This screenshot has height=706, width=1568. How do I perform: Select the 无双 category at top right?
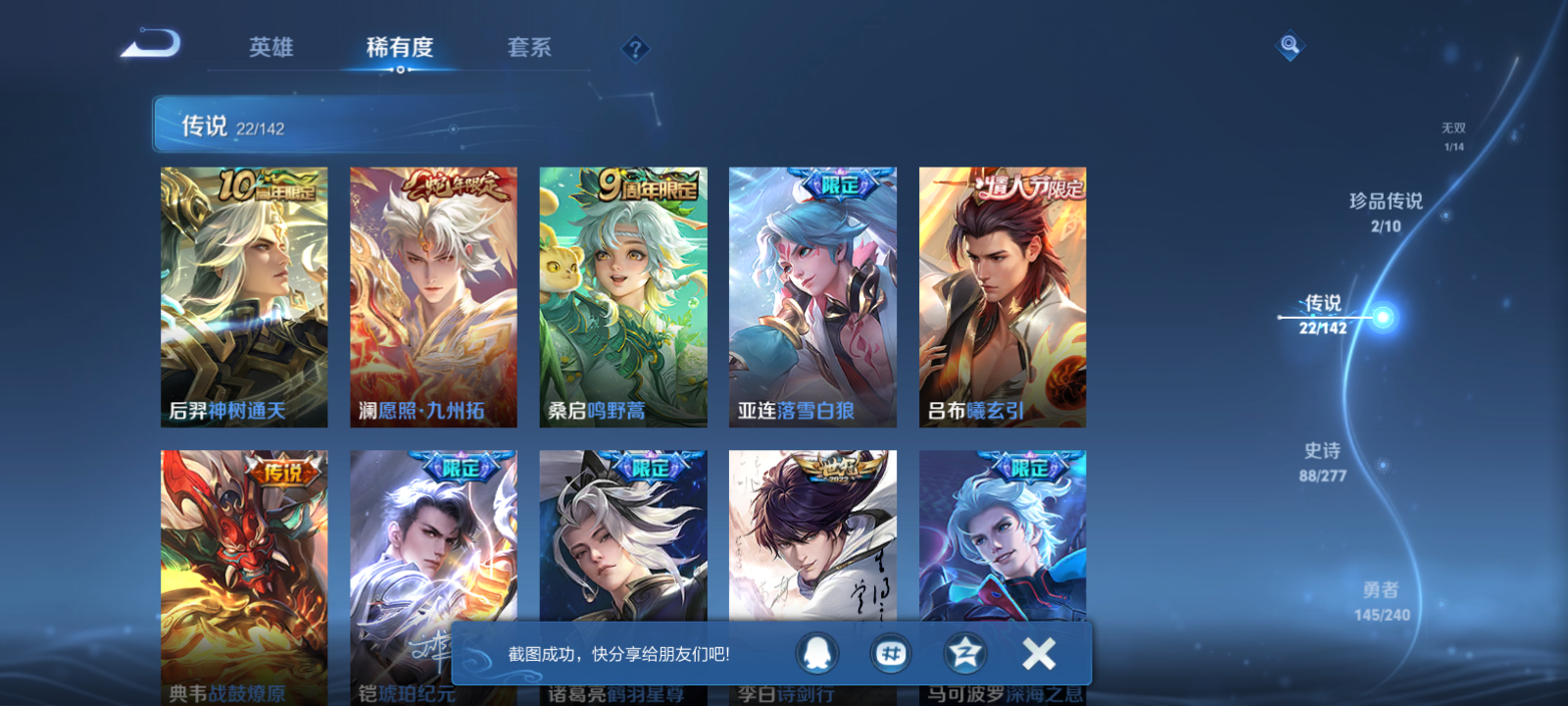pyautogui.click(x=1452, y=126)
